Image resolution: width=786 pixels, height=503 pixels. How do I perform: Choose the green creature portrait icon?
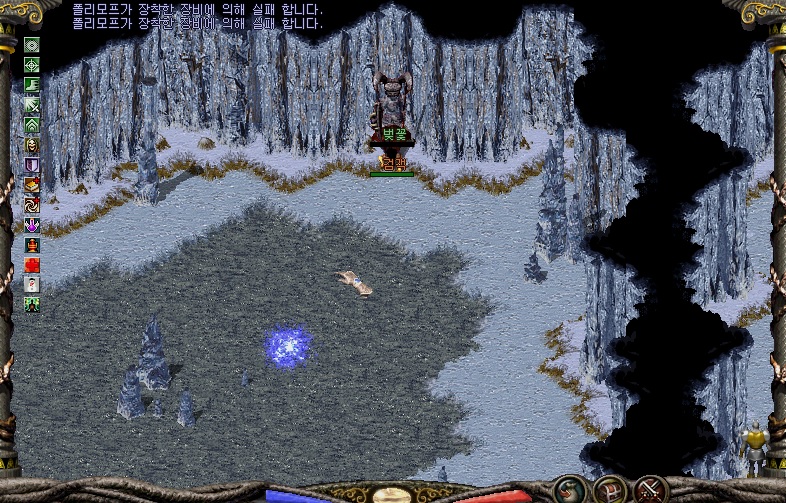coord(32,304)
